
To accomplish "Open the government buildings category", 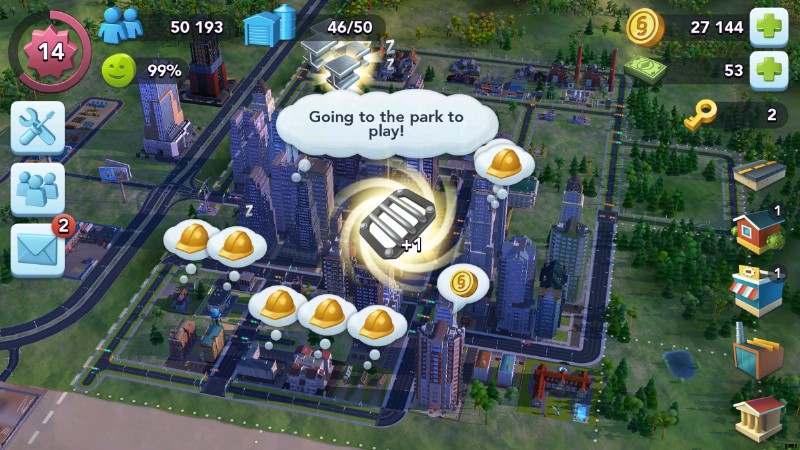I will click(x=758, y=417).
